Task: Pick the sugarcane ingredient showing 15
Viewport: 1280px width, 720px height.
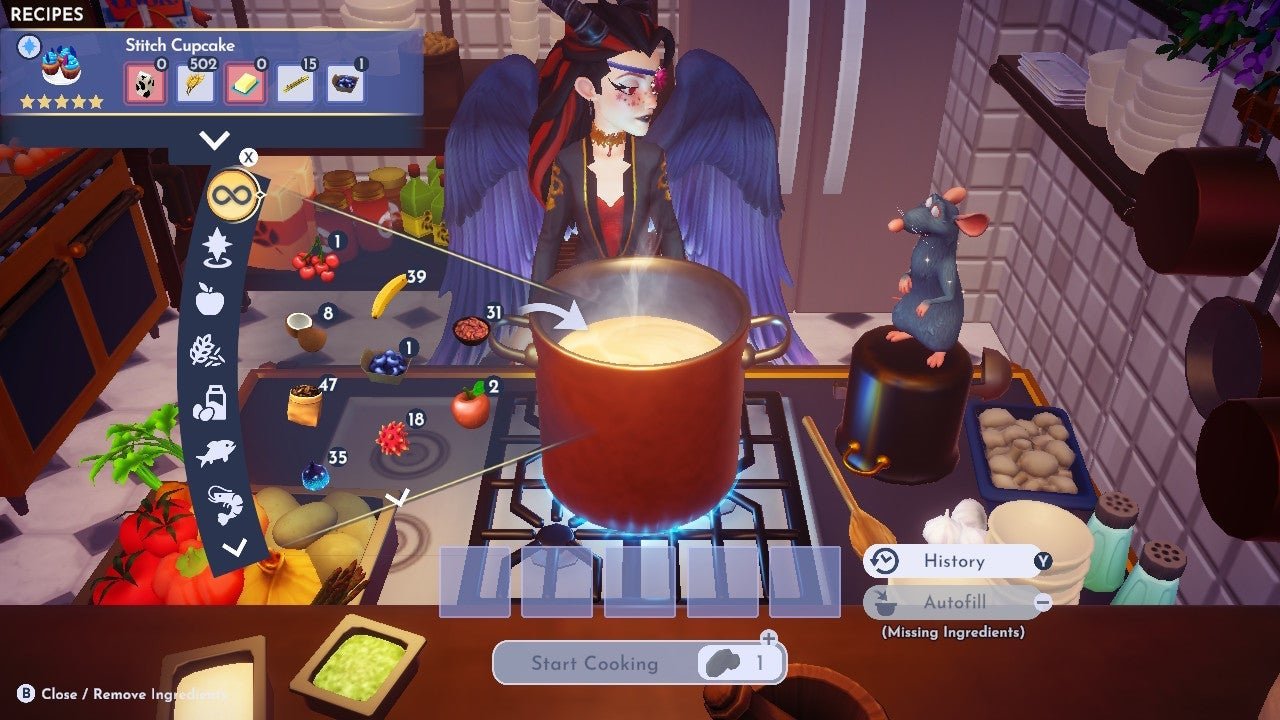Action: click(295, 84)
